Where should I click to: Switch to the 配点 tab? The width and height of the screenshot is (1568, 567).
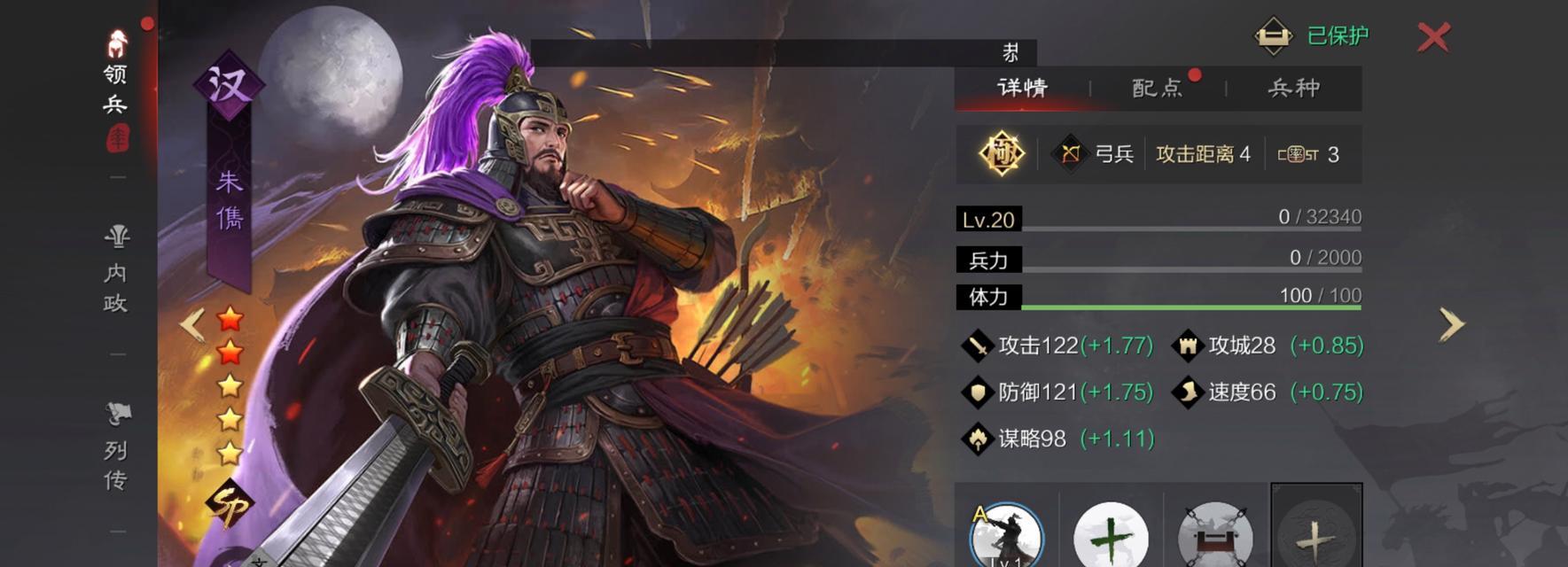pos(1157,88)
